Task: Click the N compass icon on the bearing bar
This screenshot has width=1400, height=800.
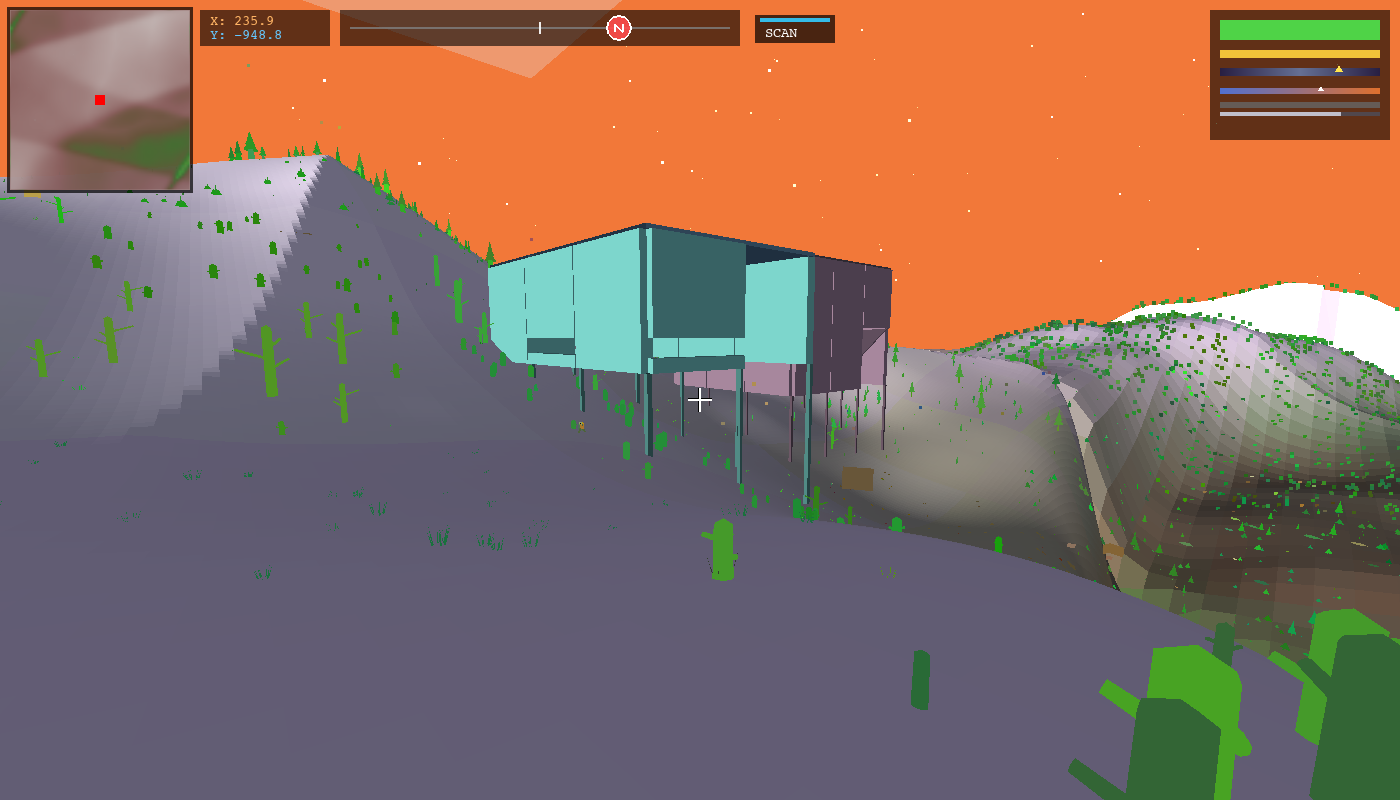Action: coord(620,28)
